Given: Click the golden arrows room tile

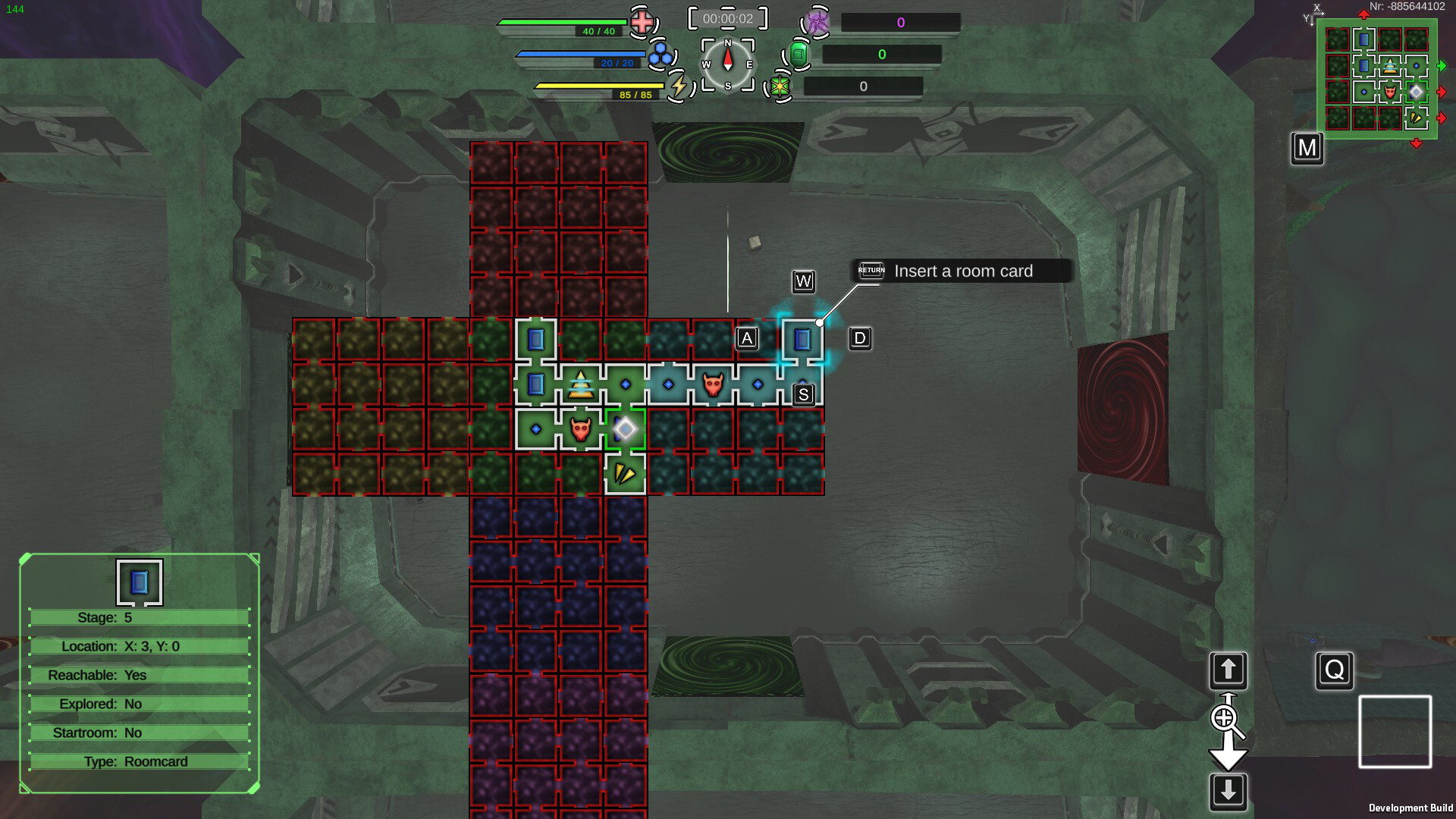Looking at the screenshot, I should pyautogui.click(x=624, y=474).
